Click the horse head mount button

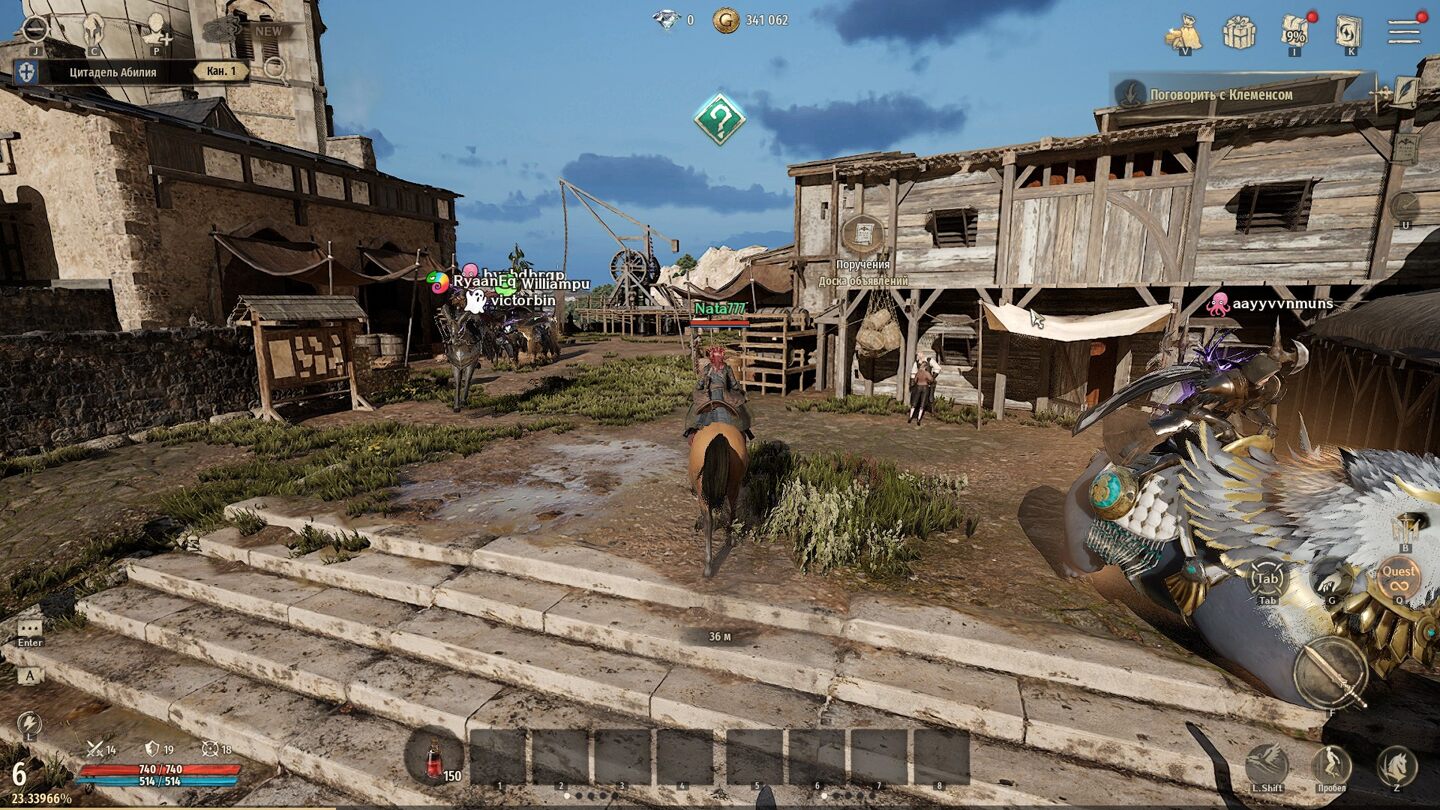pyautogui.click(x=1396, y=766)
